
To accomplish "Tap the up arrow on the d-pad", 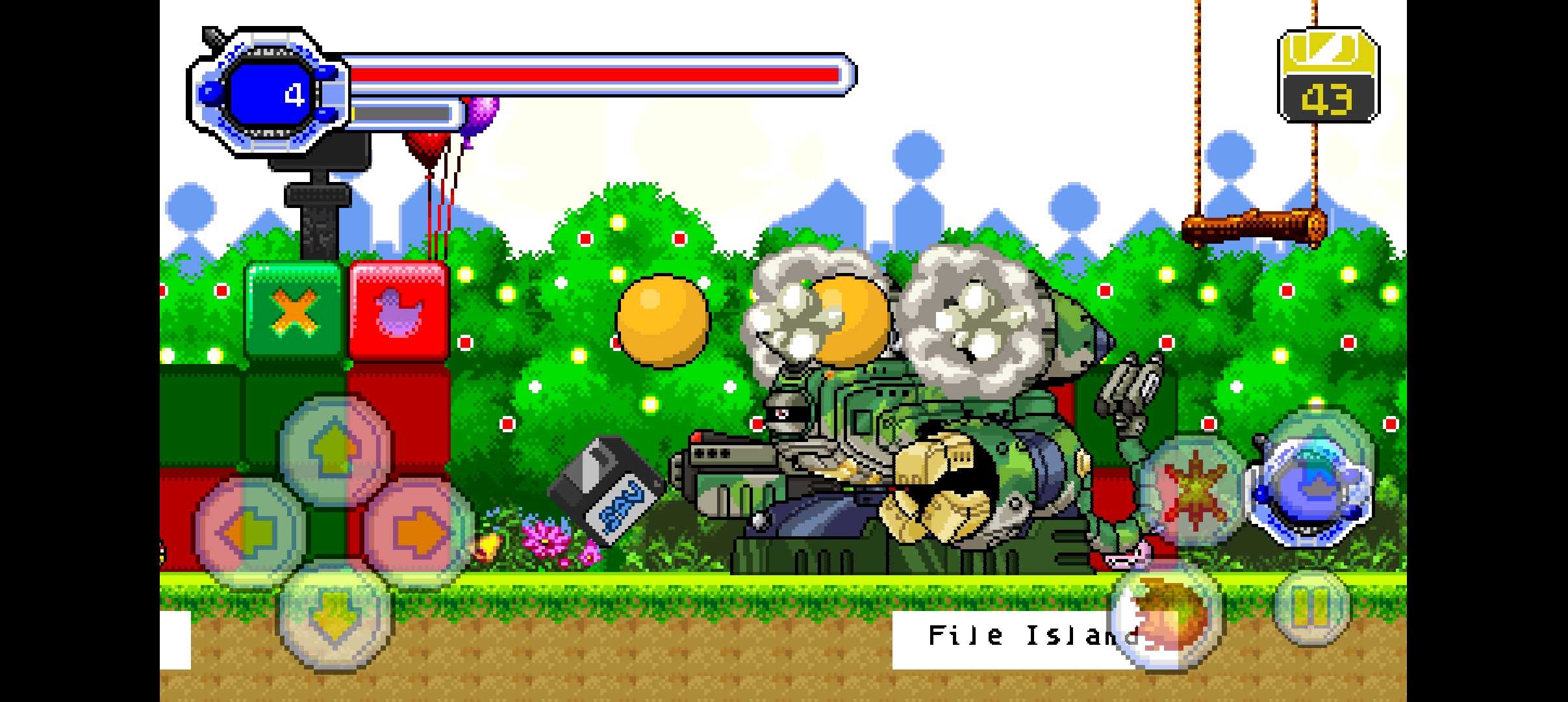I will (335, 450).
